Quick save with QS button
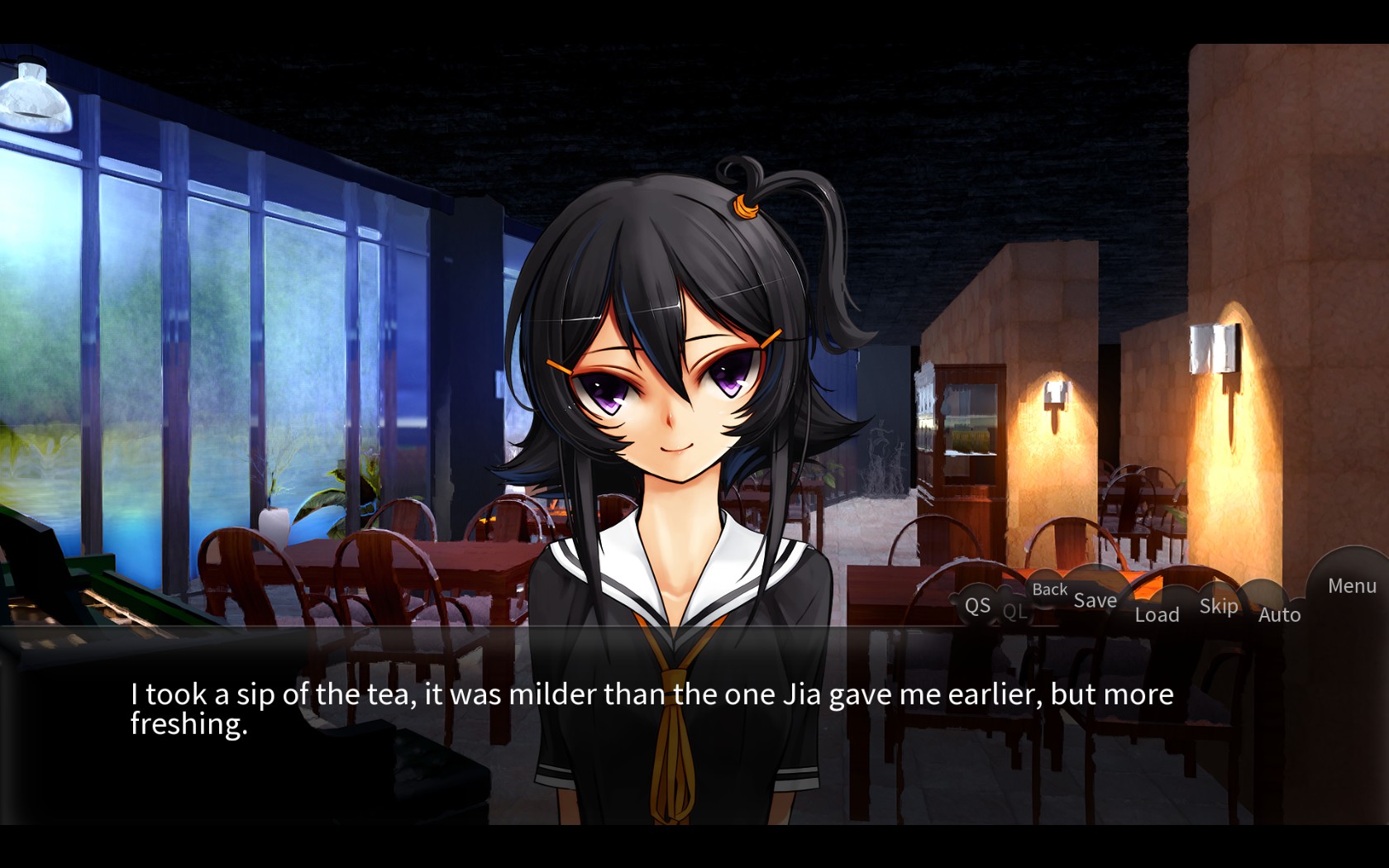This screenshot has height=868, width=1389. [977, 605]
